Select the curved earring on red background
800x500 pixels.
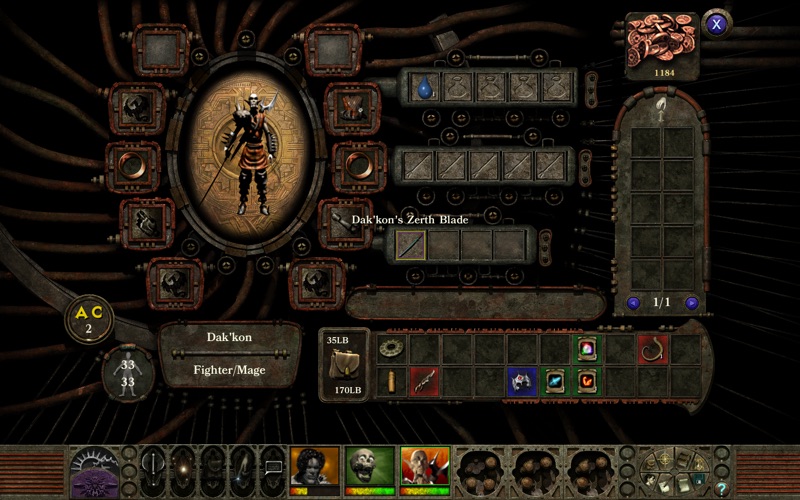click(652, 348)
